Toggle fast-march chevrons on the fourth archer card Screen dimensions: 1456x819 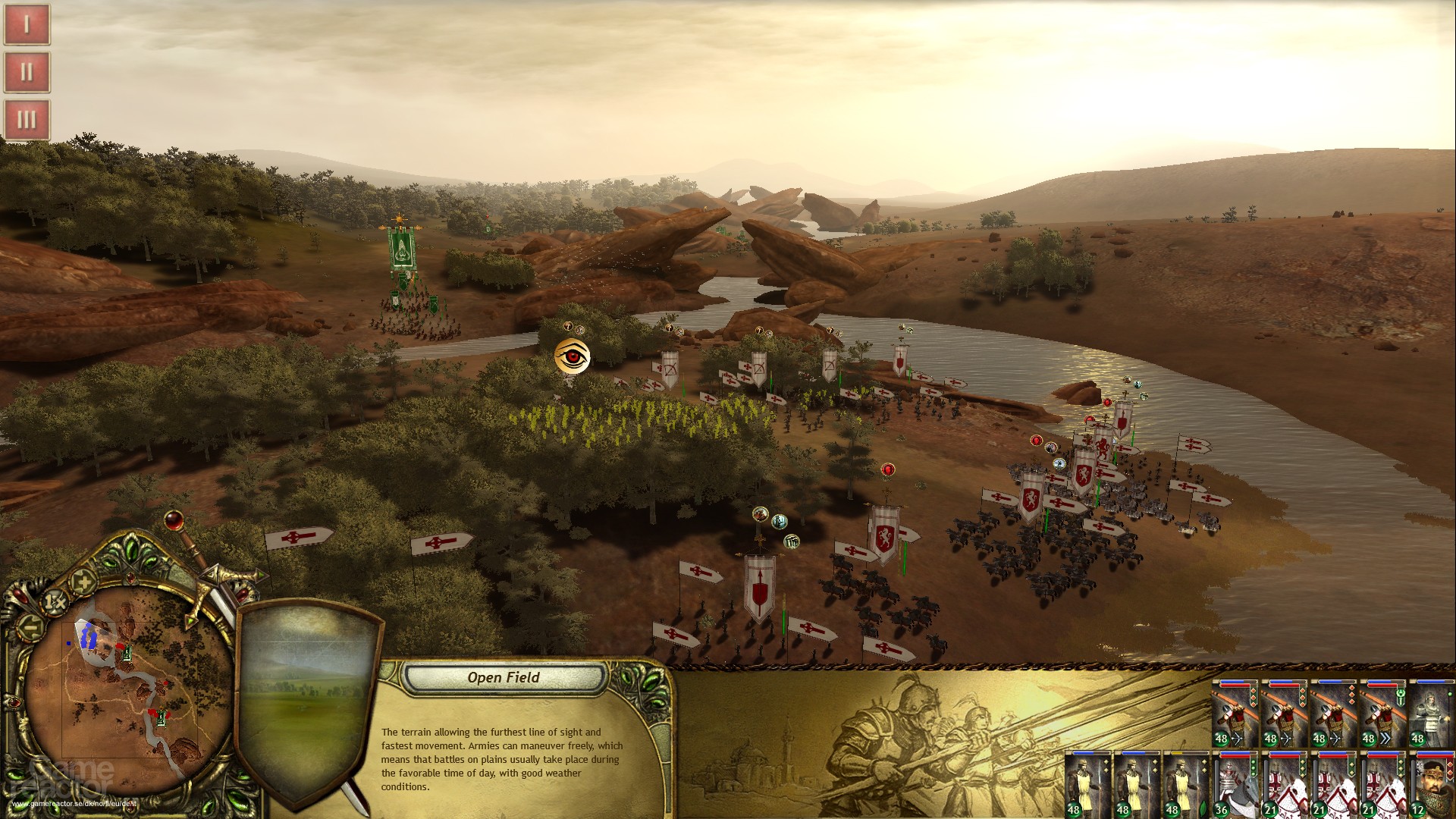click(1385, 738)
